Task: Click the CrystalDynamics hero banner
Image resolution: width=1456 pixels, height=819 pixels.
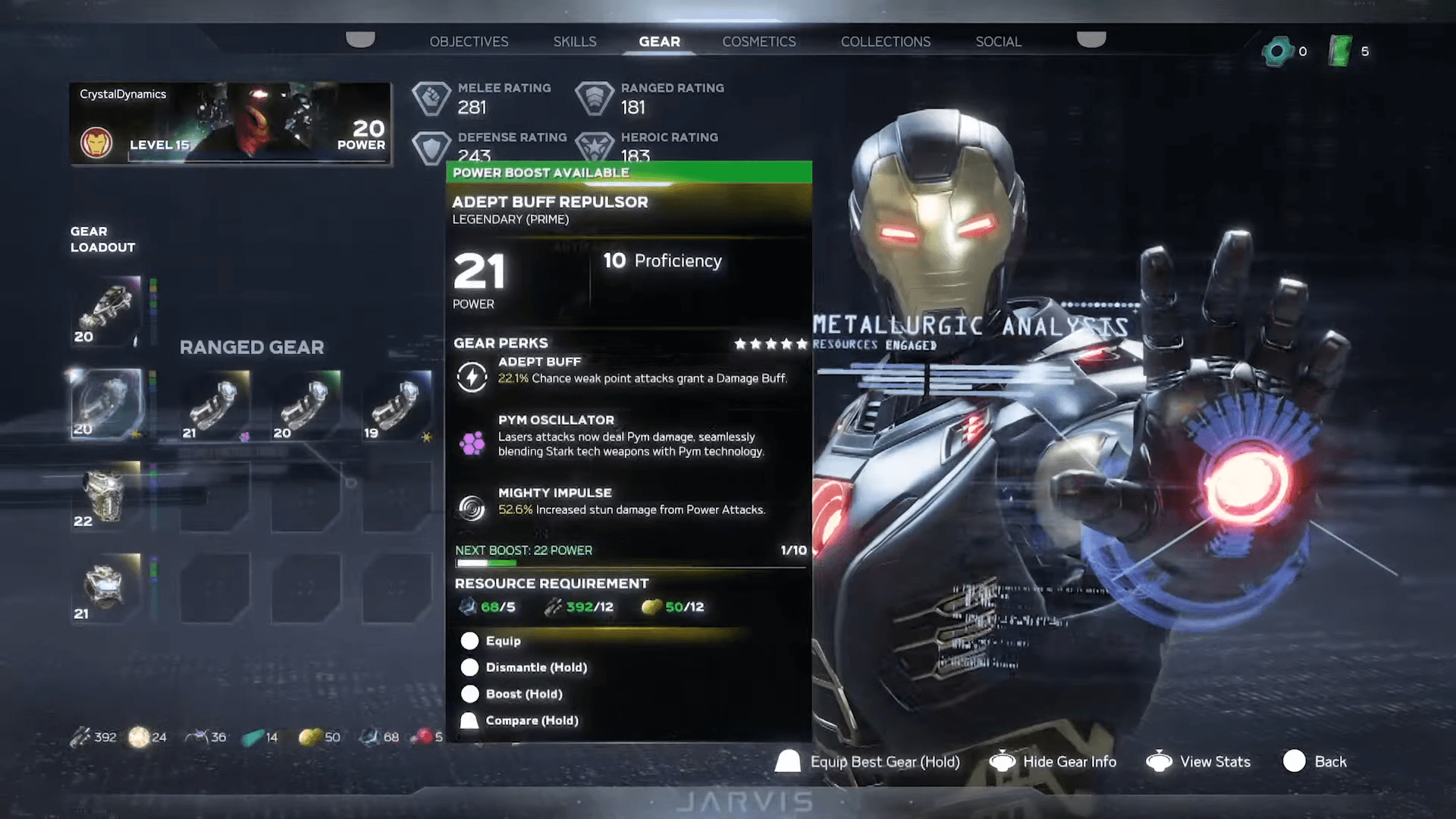Action: click(231, 123)
